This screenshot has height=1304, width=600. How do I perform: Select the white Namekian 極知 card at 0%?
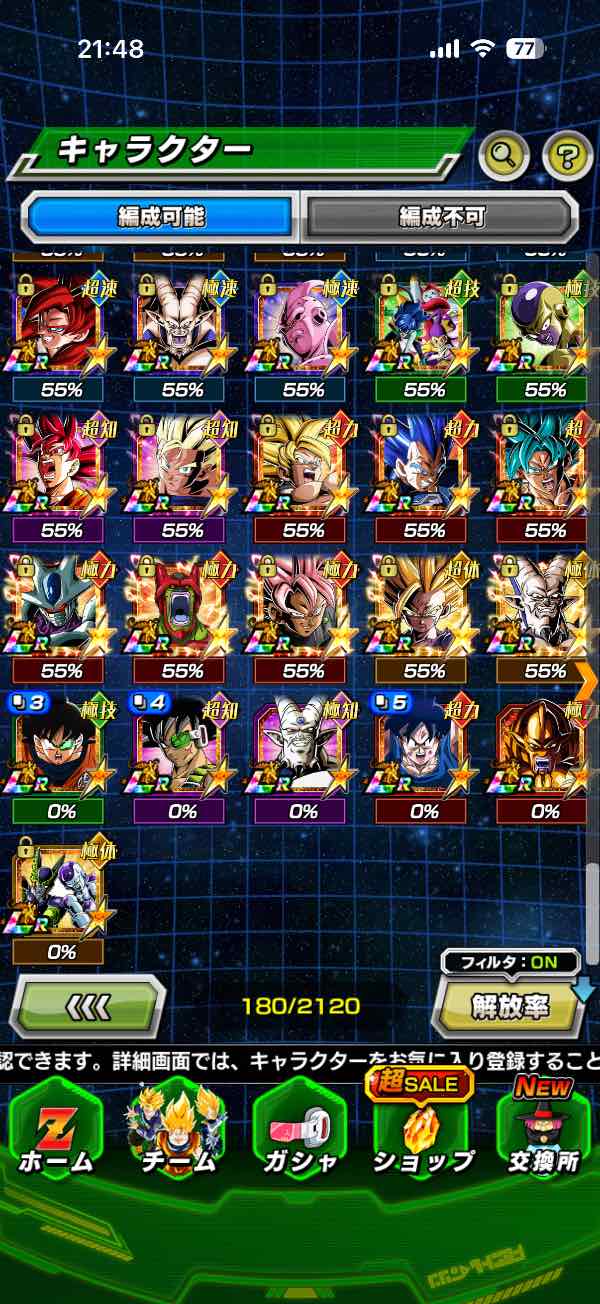[x=303, y=747]
